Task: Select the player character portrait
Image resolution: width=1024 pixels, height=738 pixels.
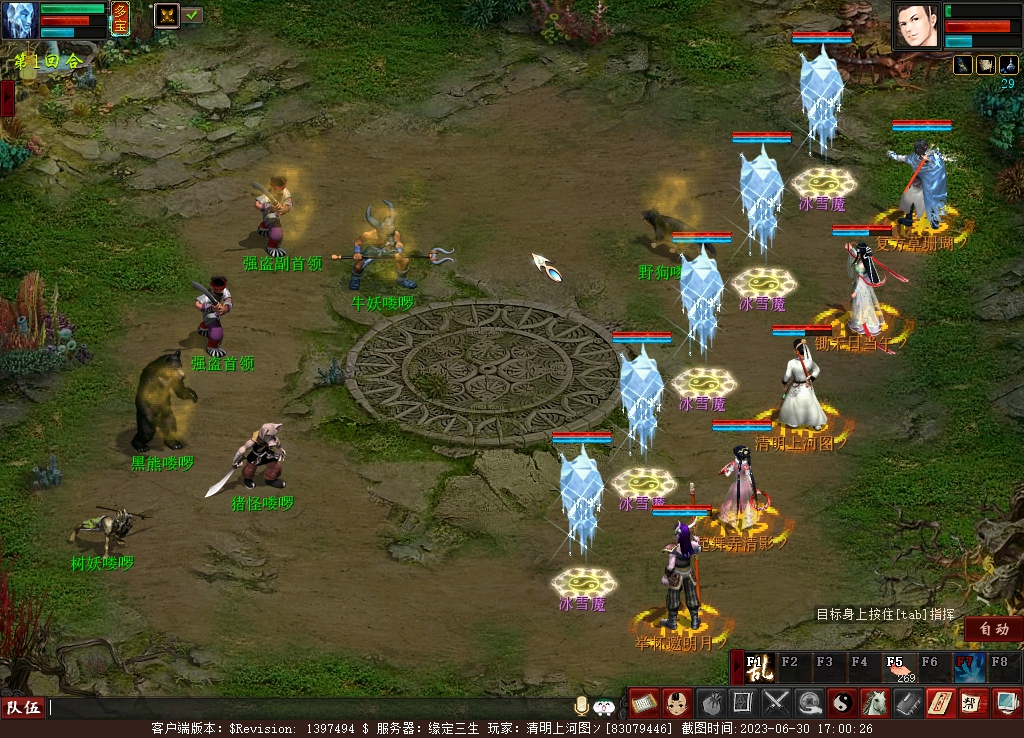Action: 916,25
